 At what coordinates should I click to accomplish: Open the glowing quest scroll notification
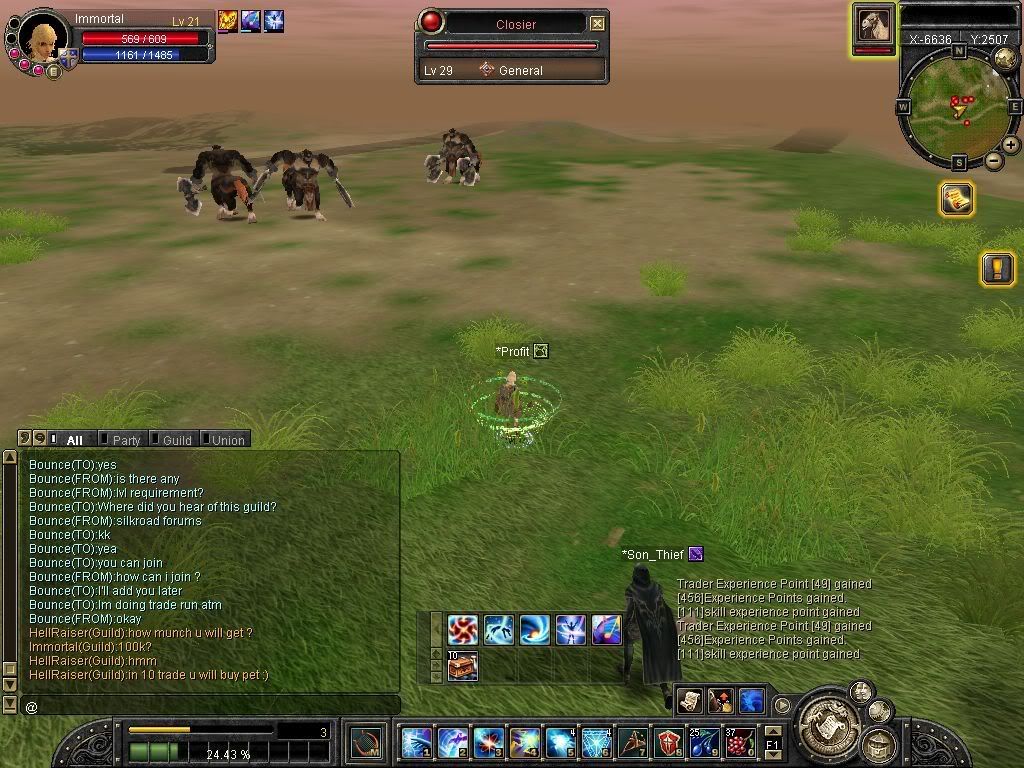point(957,199)
